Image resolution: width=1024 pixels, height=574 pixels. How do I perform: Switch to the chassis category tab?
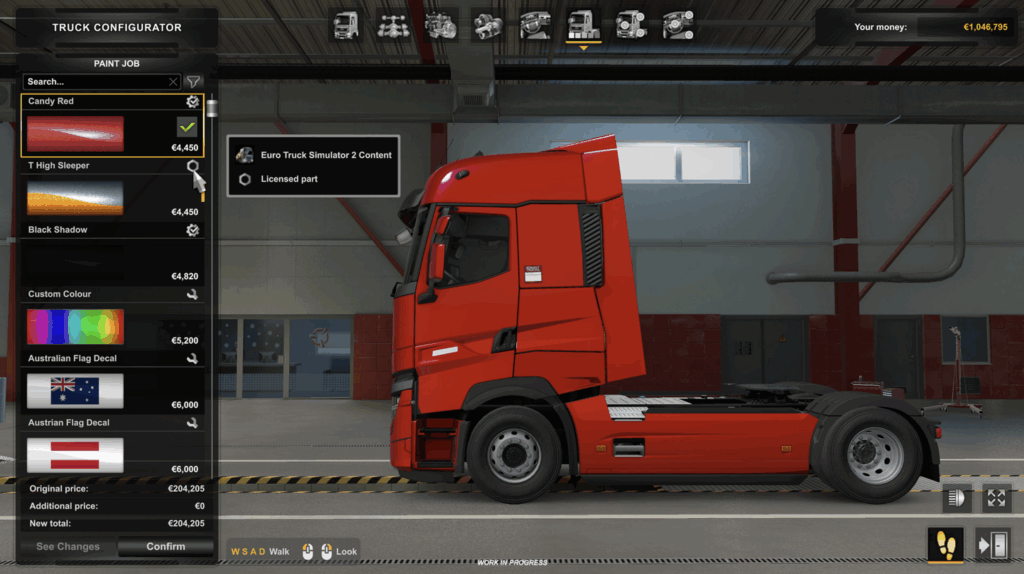click(x=393, y=25)
